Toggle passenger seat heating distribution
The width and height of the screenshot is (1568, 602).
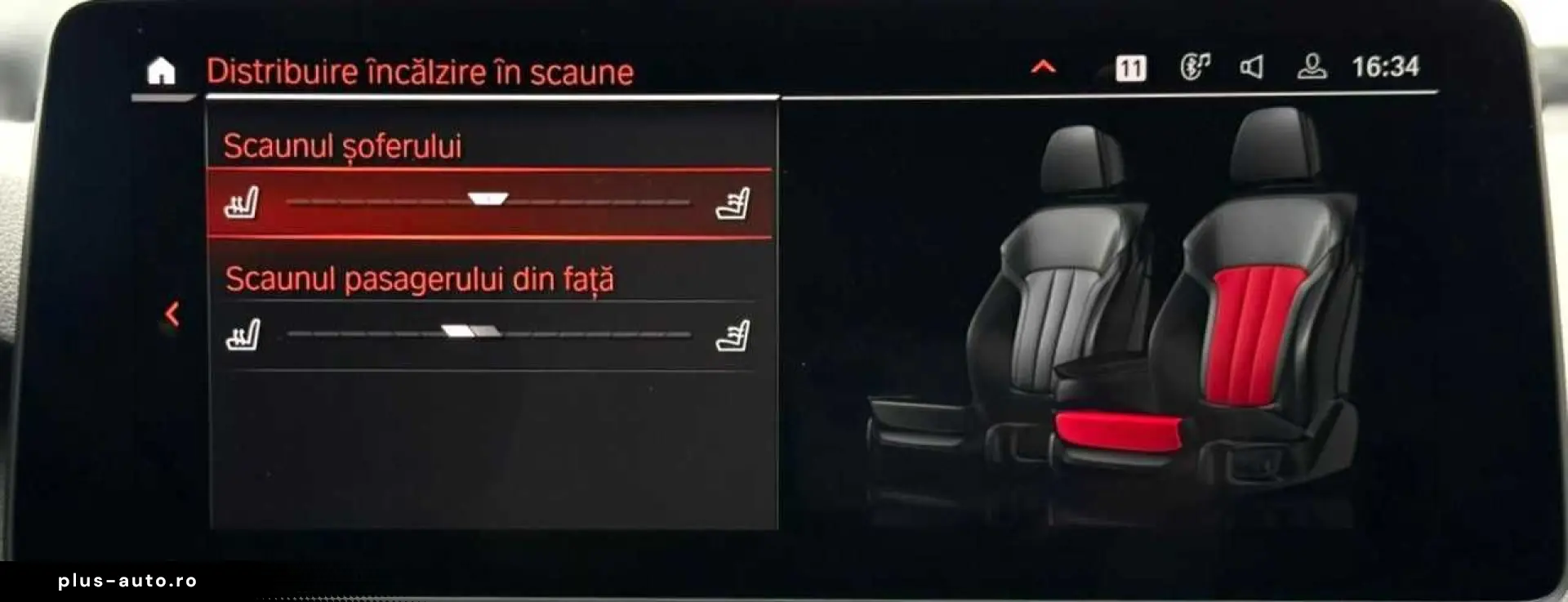click(468, 332)
